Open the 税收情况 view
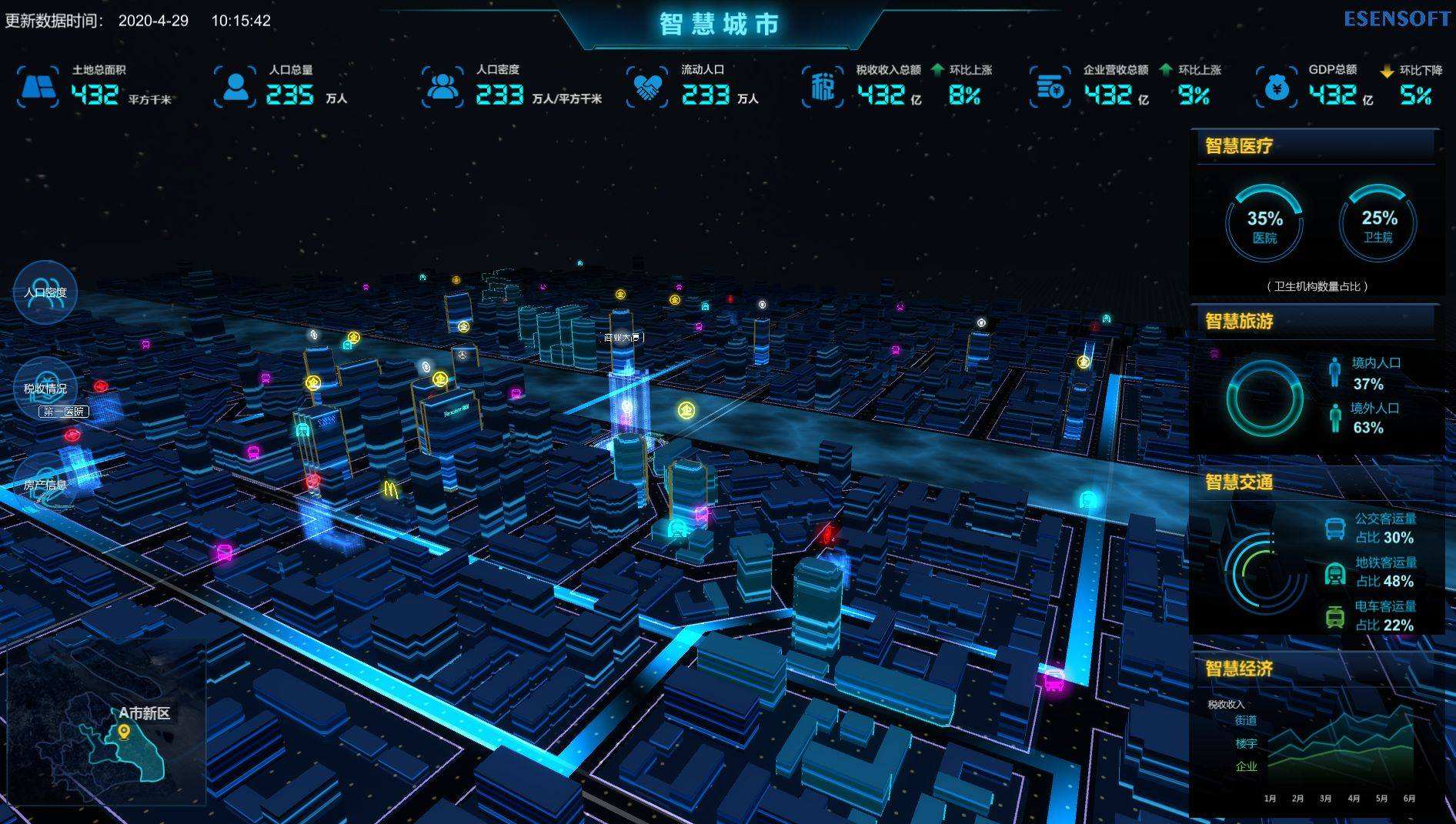 45,388
